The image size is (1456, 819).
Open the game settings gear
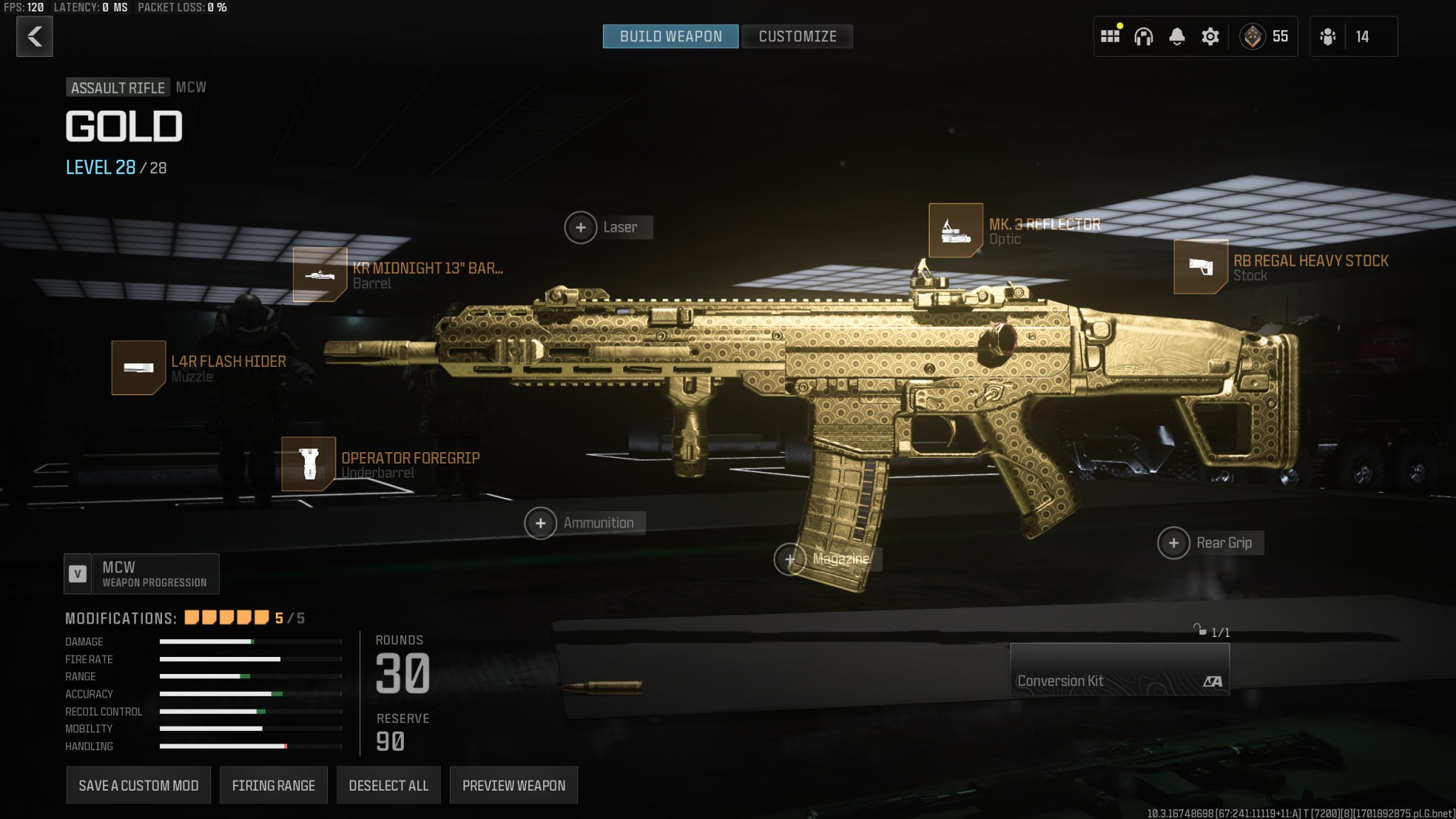point(1210,36)
